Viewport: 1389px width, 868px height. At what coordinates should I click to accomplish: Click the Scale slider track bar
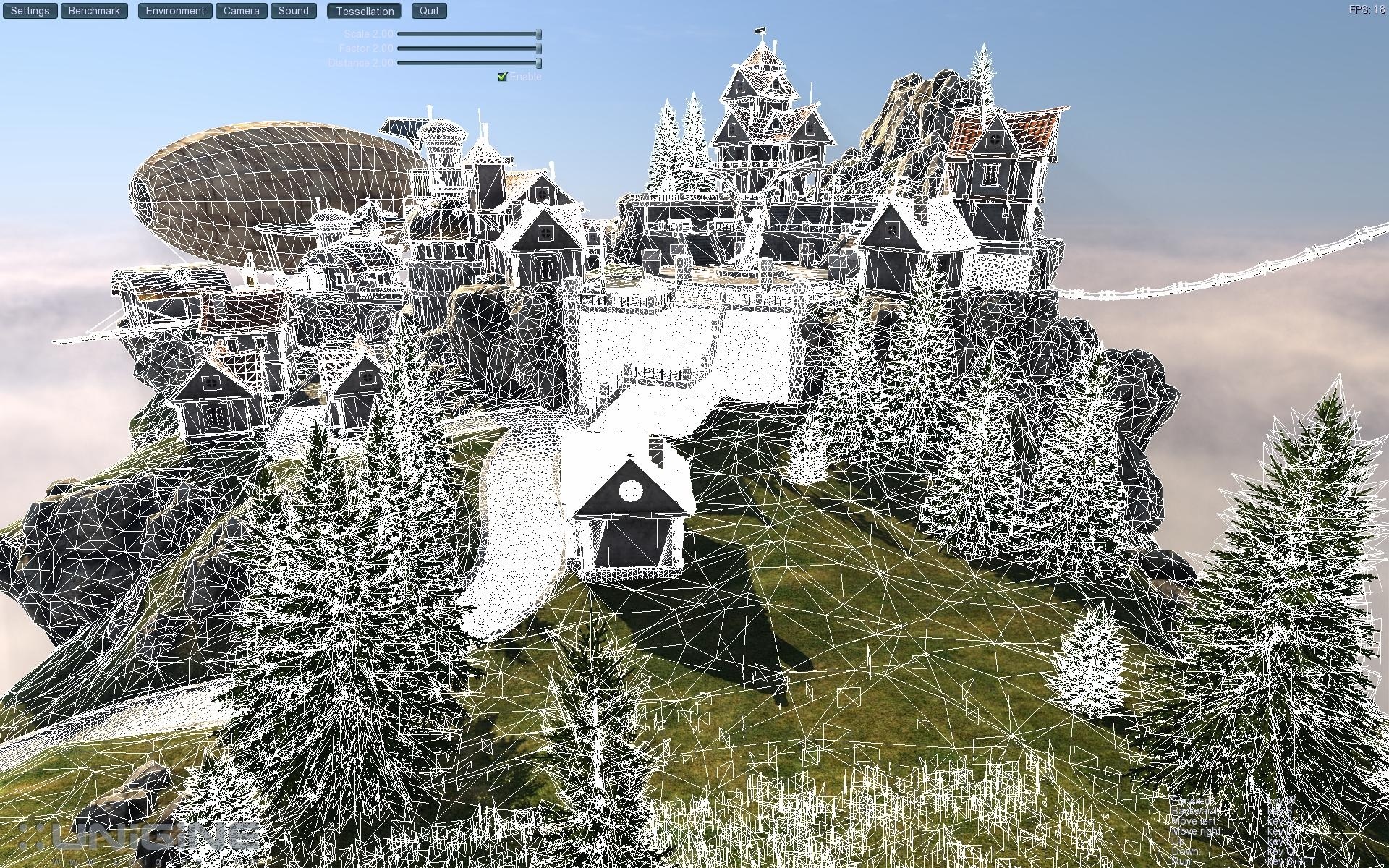coord(470,34)
